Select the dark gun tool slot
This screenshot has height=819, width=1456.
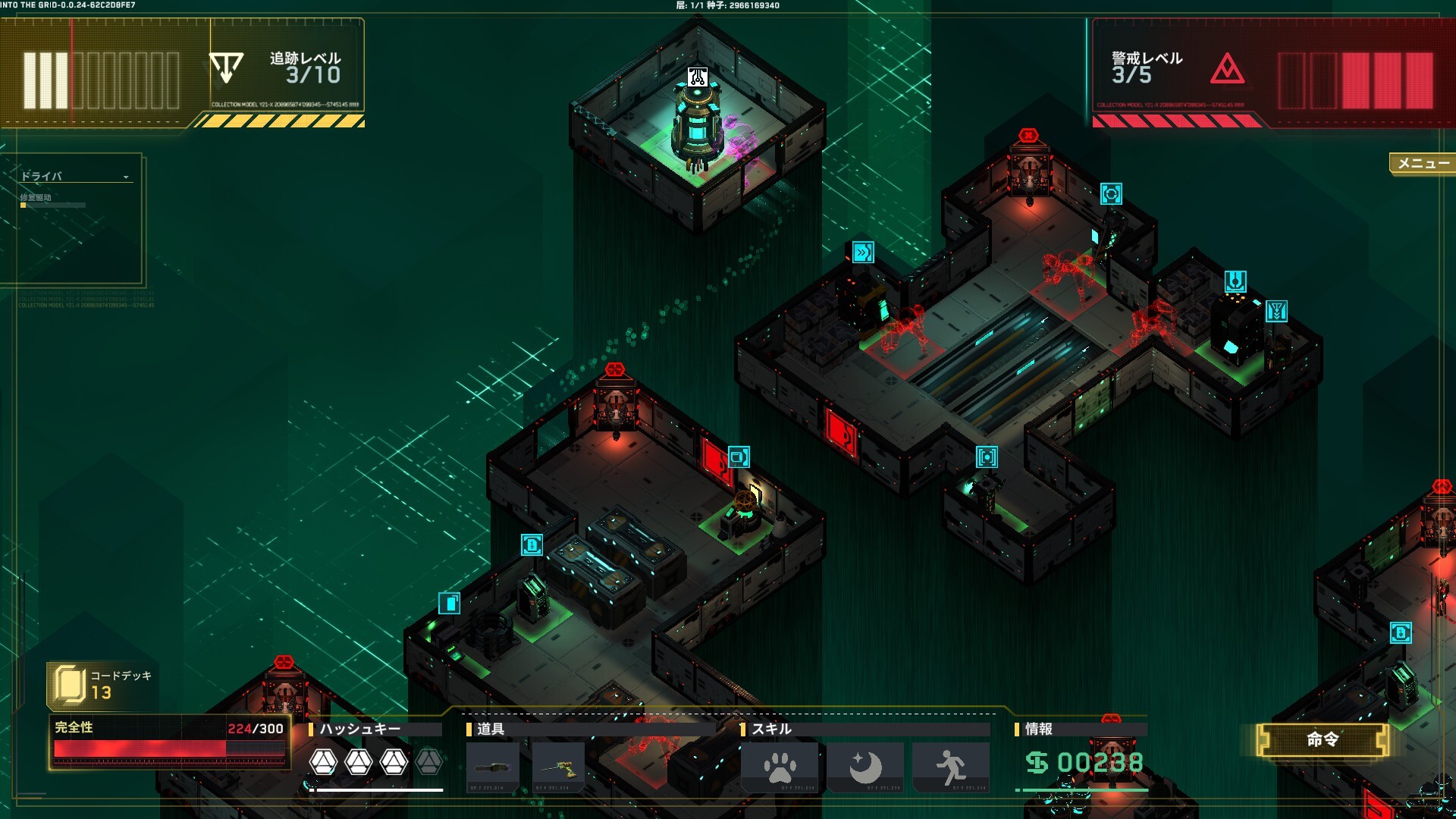pos(493,767)
